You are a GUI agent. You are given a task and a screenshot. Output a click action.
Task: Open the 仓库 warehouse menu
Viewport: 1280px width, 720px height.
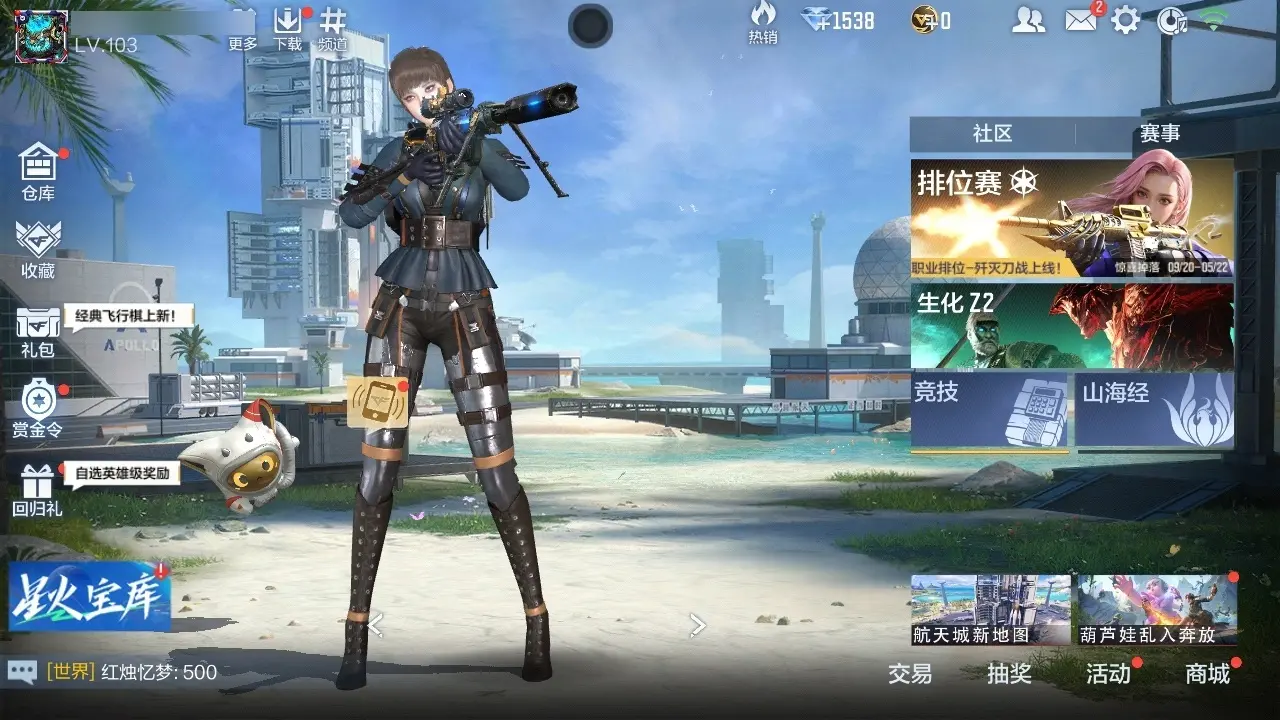[38, 171]
